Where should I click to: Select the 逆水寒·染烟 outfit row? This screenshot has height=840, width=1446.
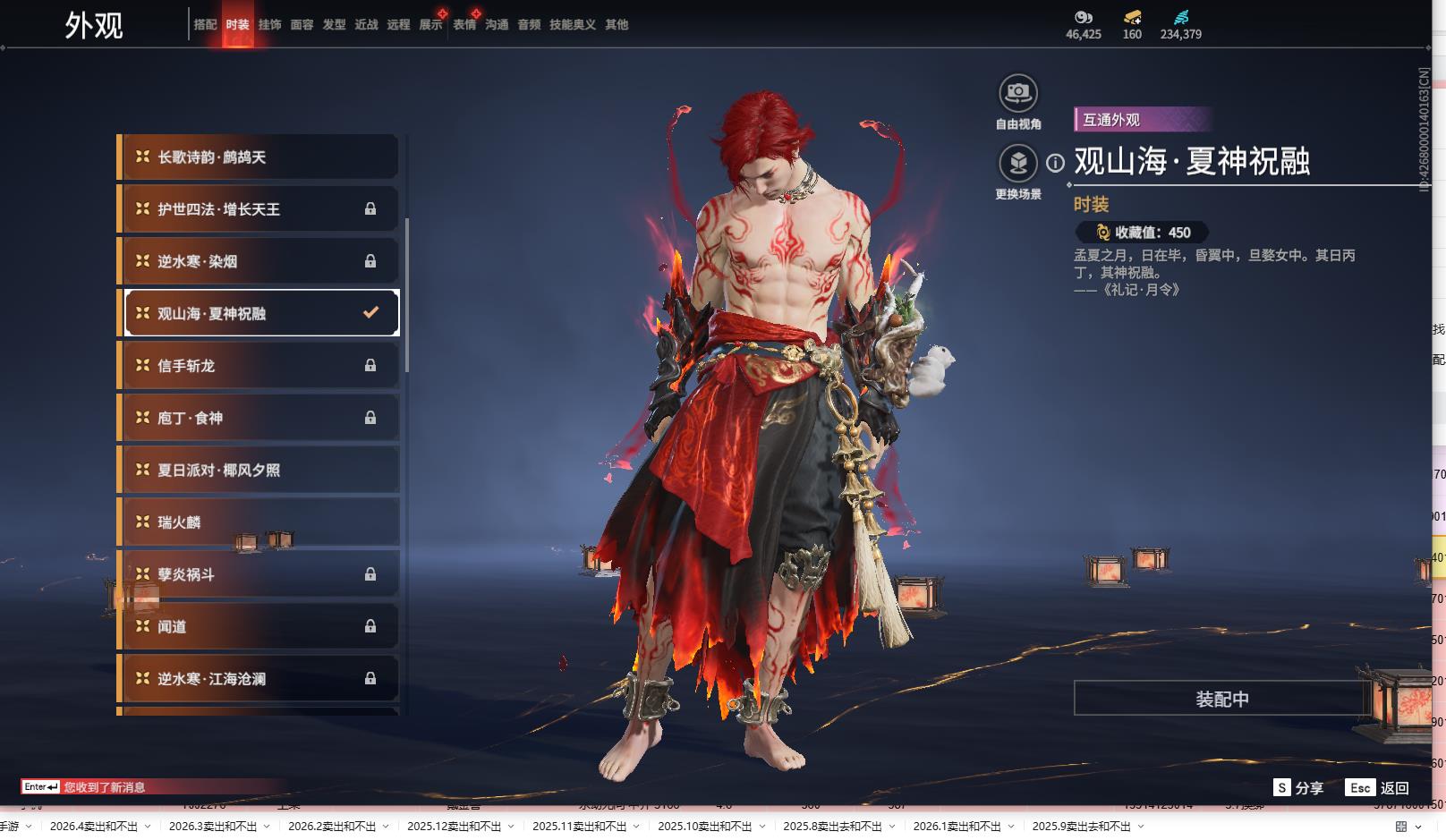click(x=259, y=261)
